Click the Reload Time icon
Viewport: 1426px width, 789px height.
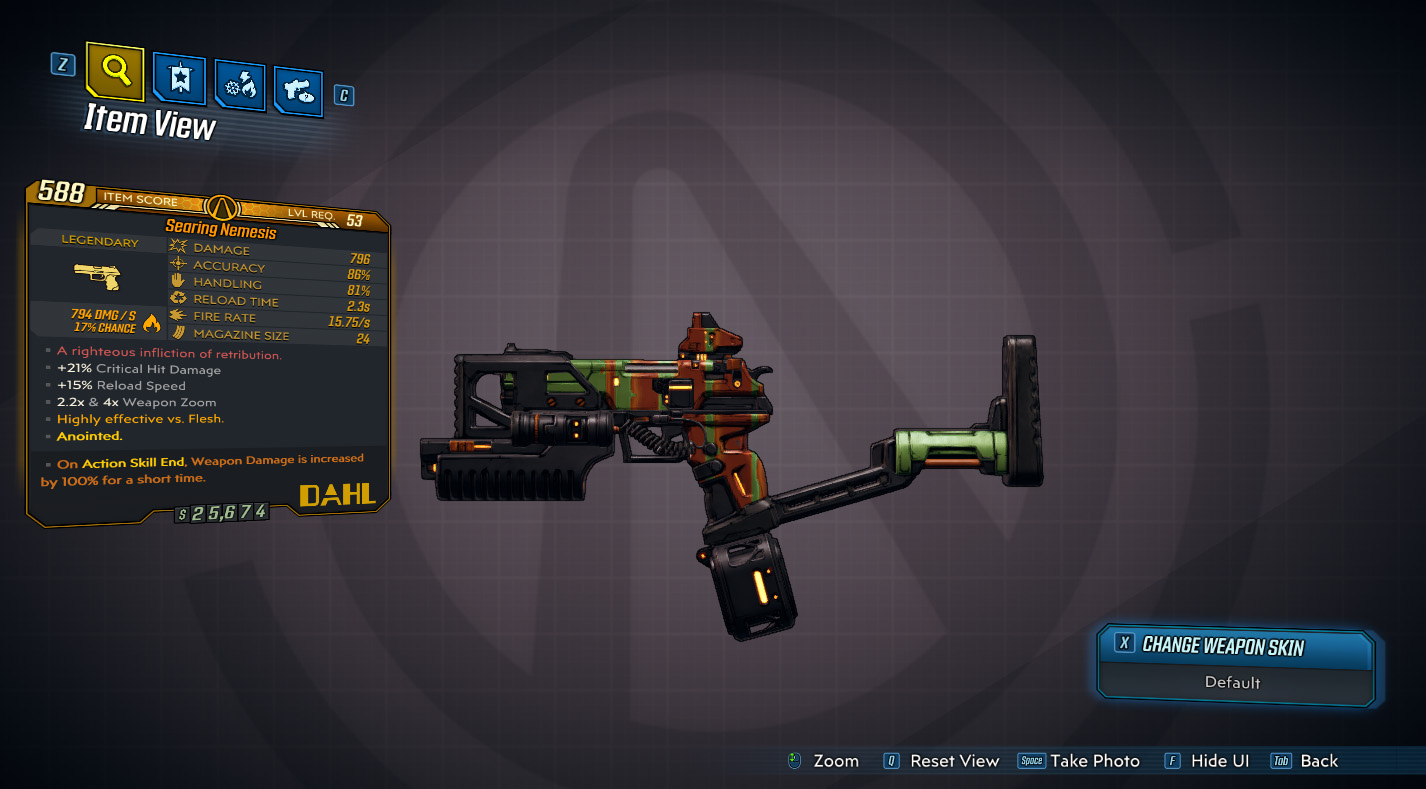178,299
